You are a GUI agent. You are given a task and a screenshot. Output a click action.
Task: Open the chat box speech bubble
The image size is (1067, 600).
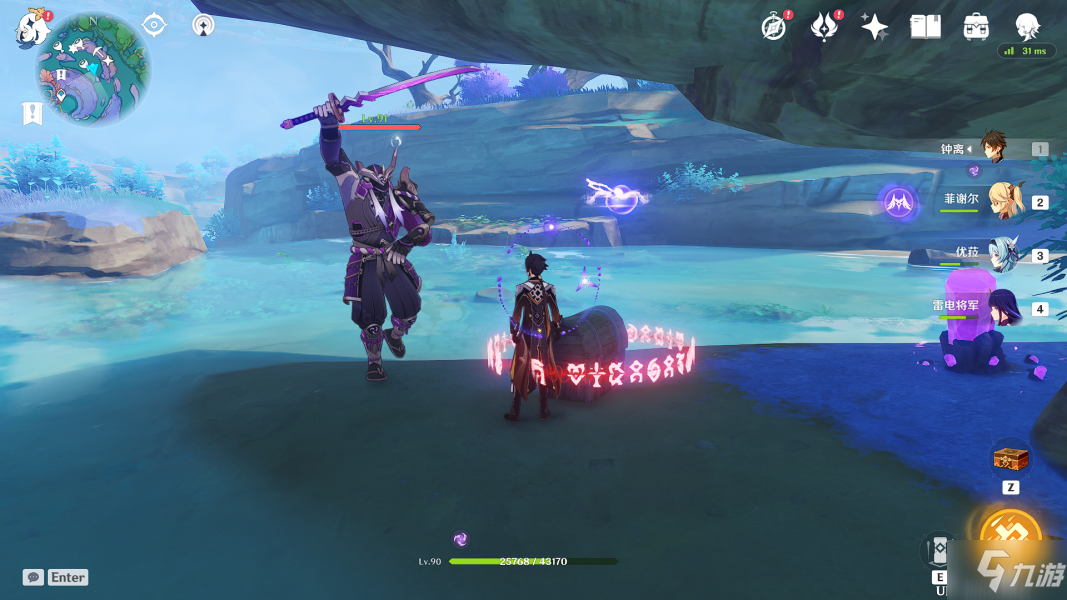34,577
